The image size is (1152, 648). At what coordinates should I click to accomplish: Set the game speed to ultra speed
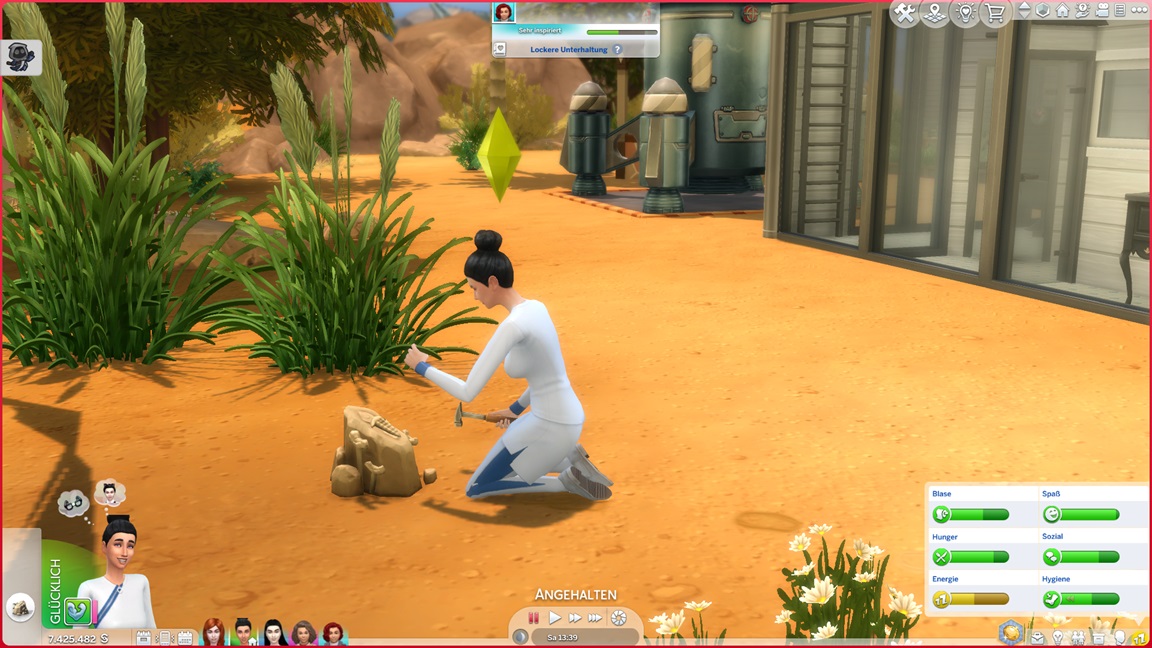tap(596, 619)
